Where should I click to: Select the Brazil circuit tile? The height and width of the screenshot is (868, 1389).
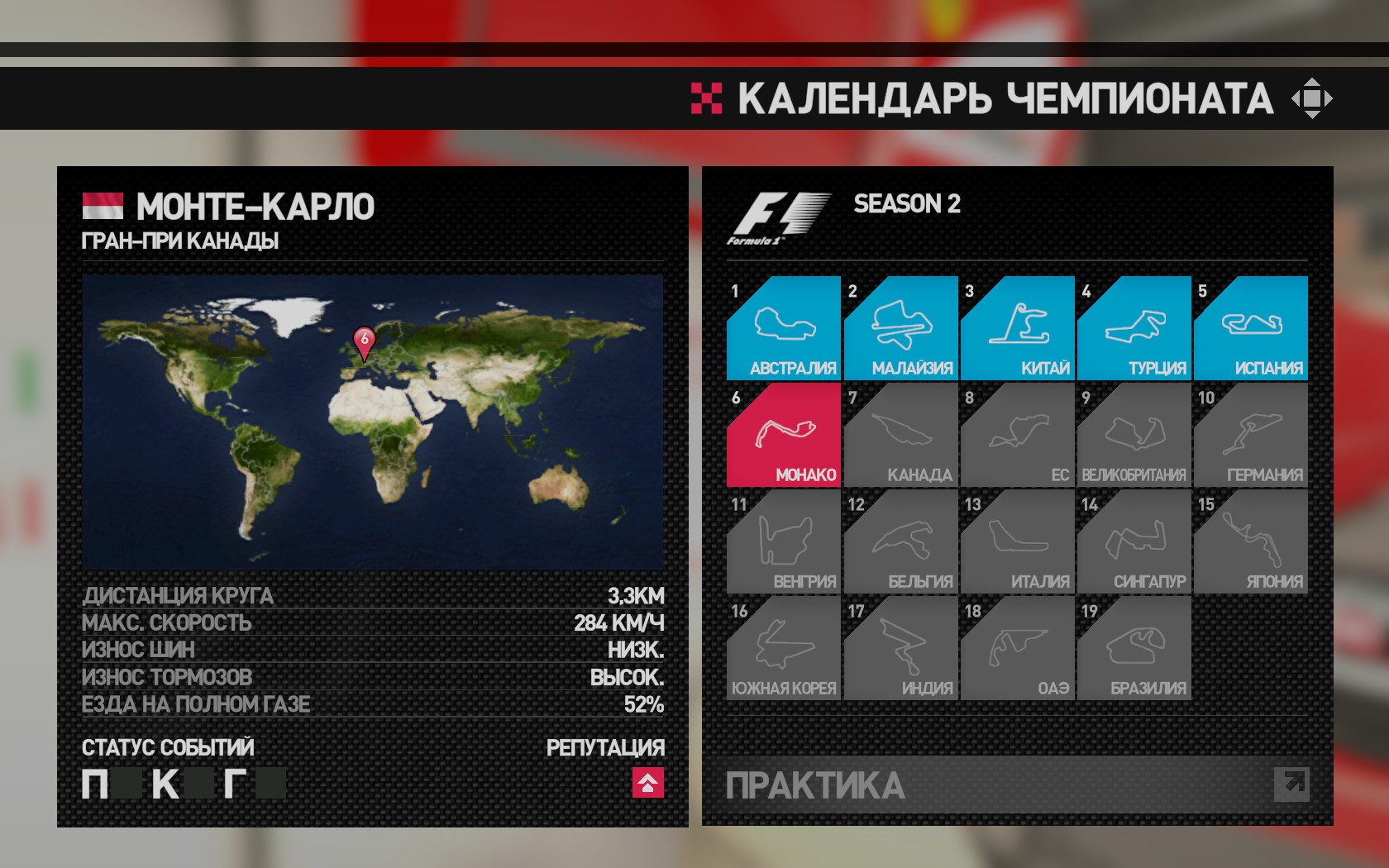click(1134, 648)
